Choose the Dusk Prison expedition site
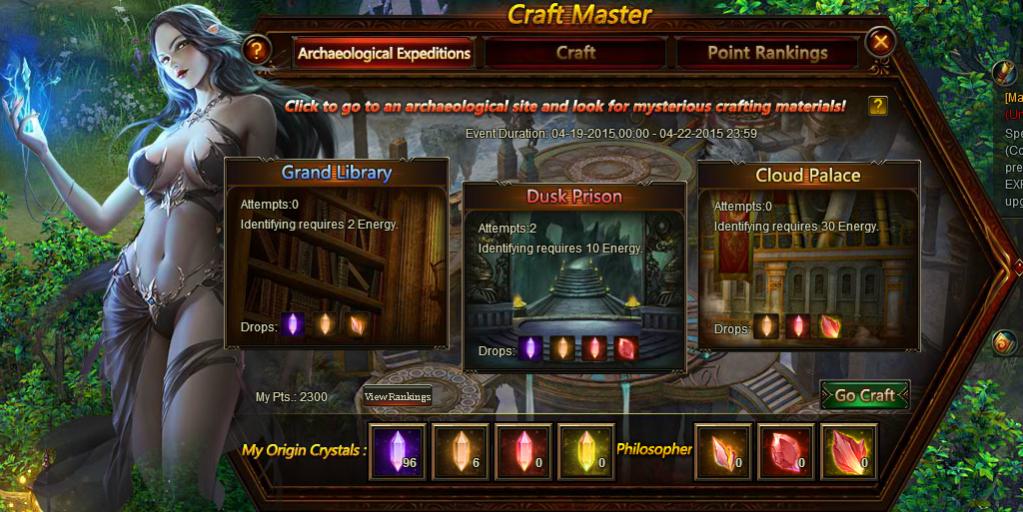 click(x=575, y=275)
